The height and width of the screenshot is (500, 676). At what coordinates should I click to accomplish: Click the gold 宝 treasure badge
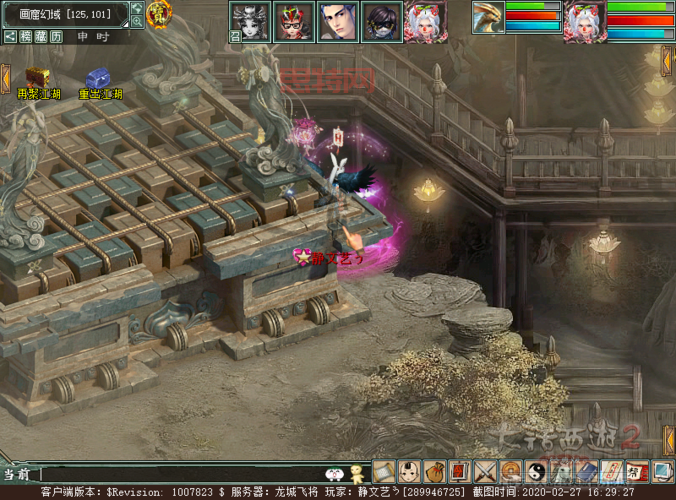click(x=158, y=14)
